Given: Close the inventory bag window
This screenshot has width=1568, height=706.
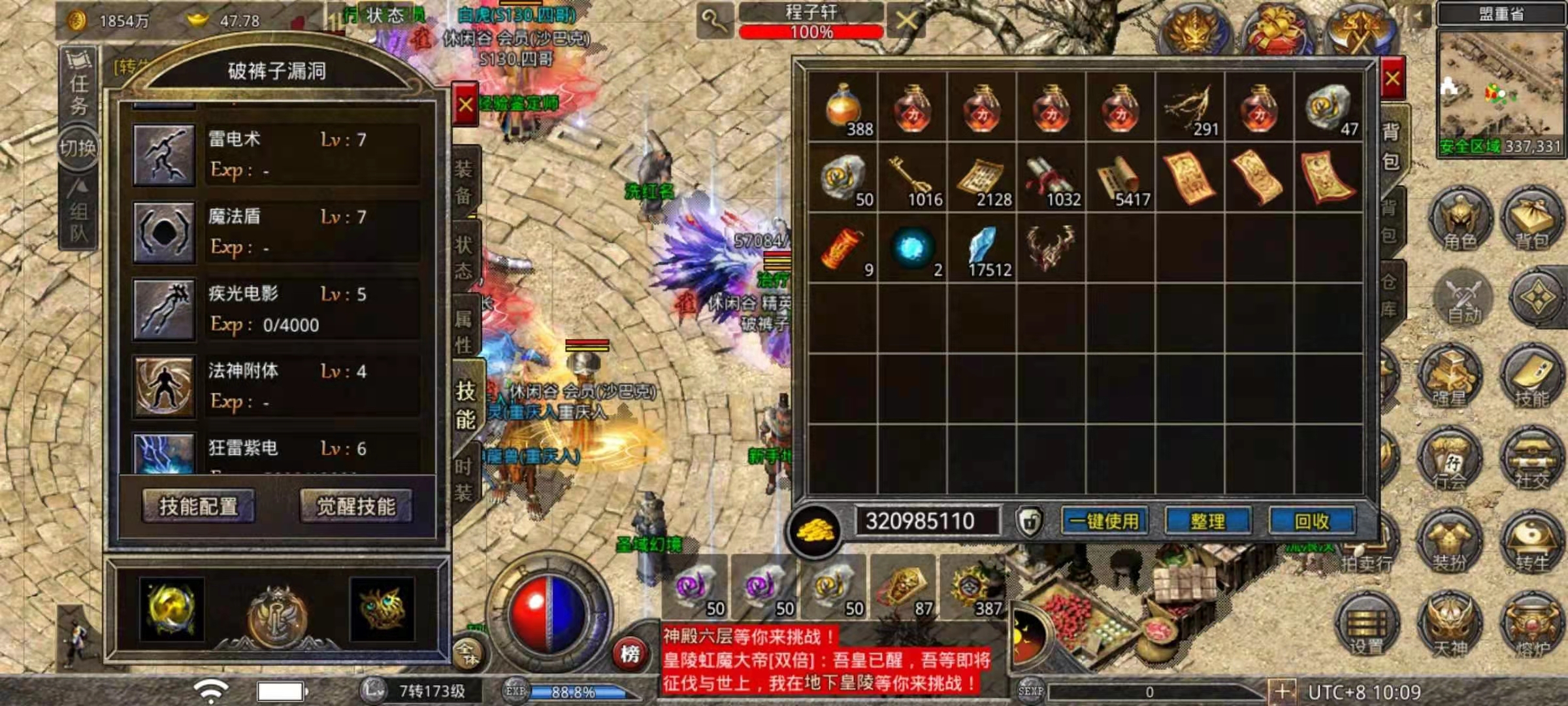Looking at the screenshot, I should 1392,79.
